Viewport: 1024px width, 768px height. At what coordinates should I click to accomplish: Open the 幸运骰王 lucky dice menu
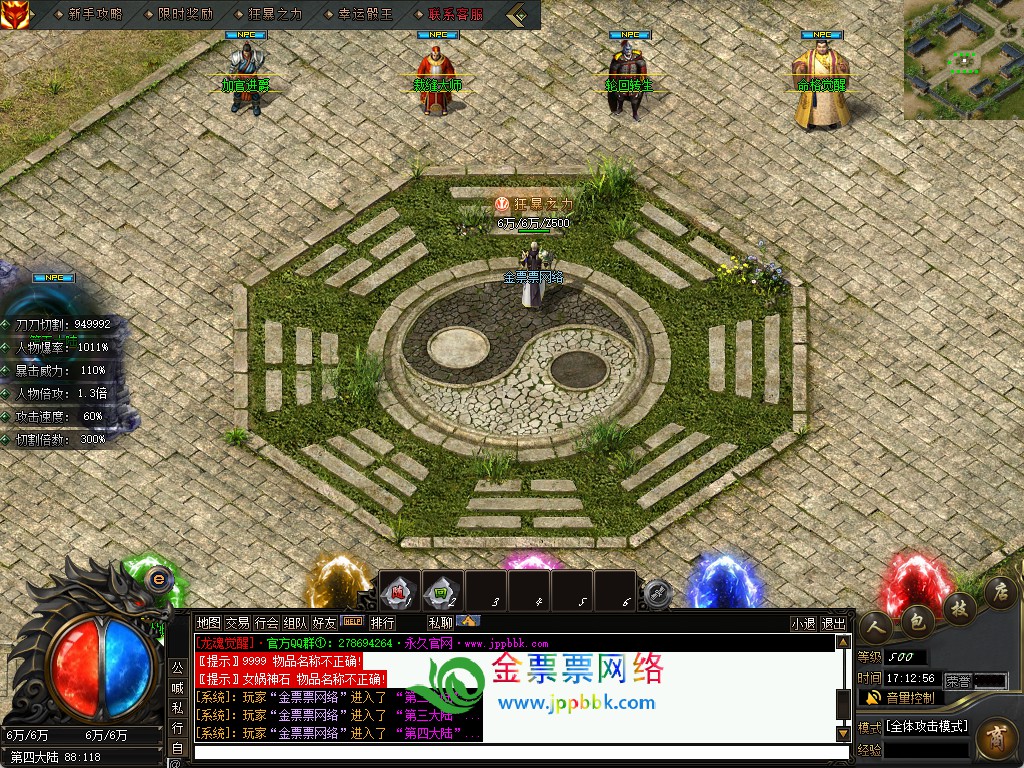coord(365,14)
